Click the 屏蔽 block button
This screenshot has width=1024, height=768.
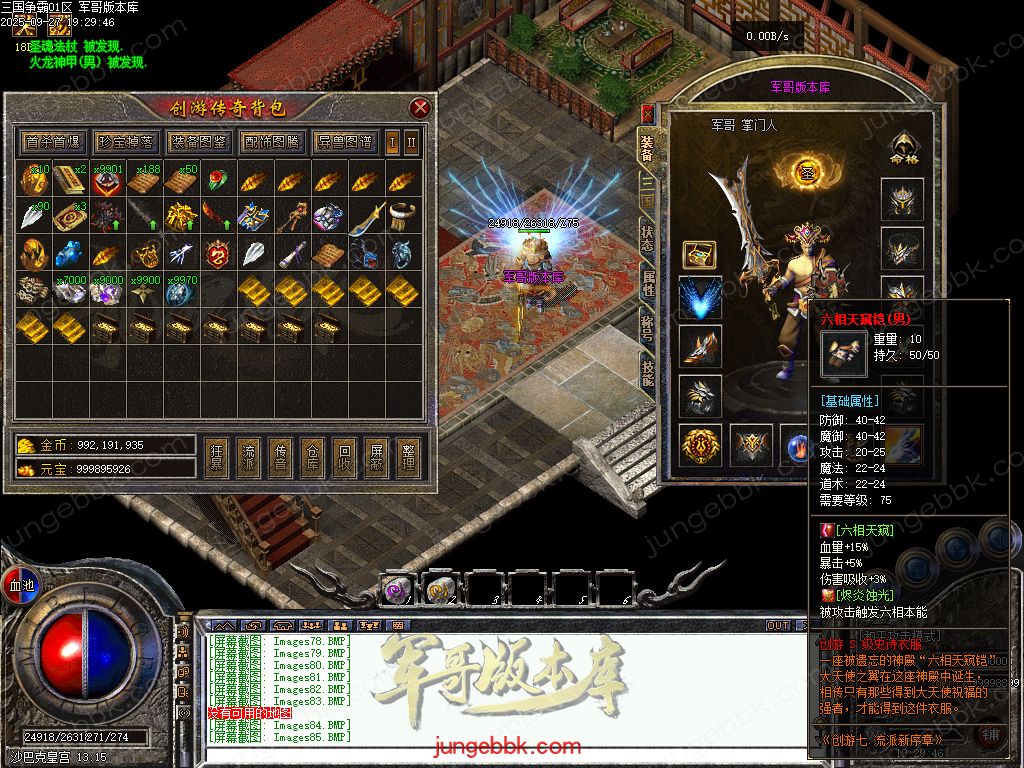376,456
